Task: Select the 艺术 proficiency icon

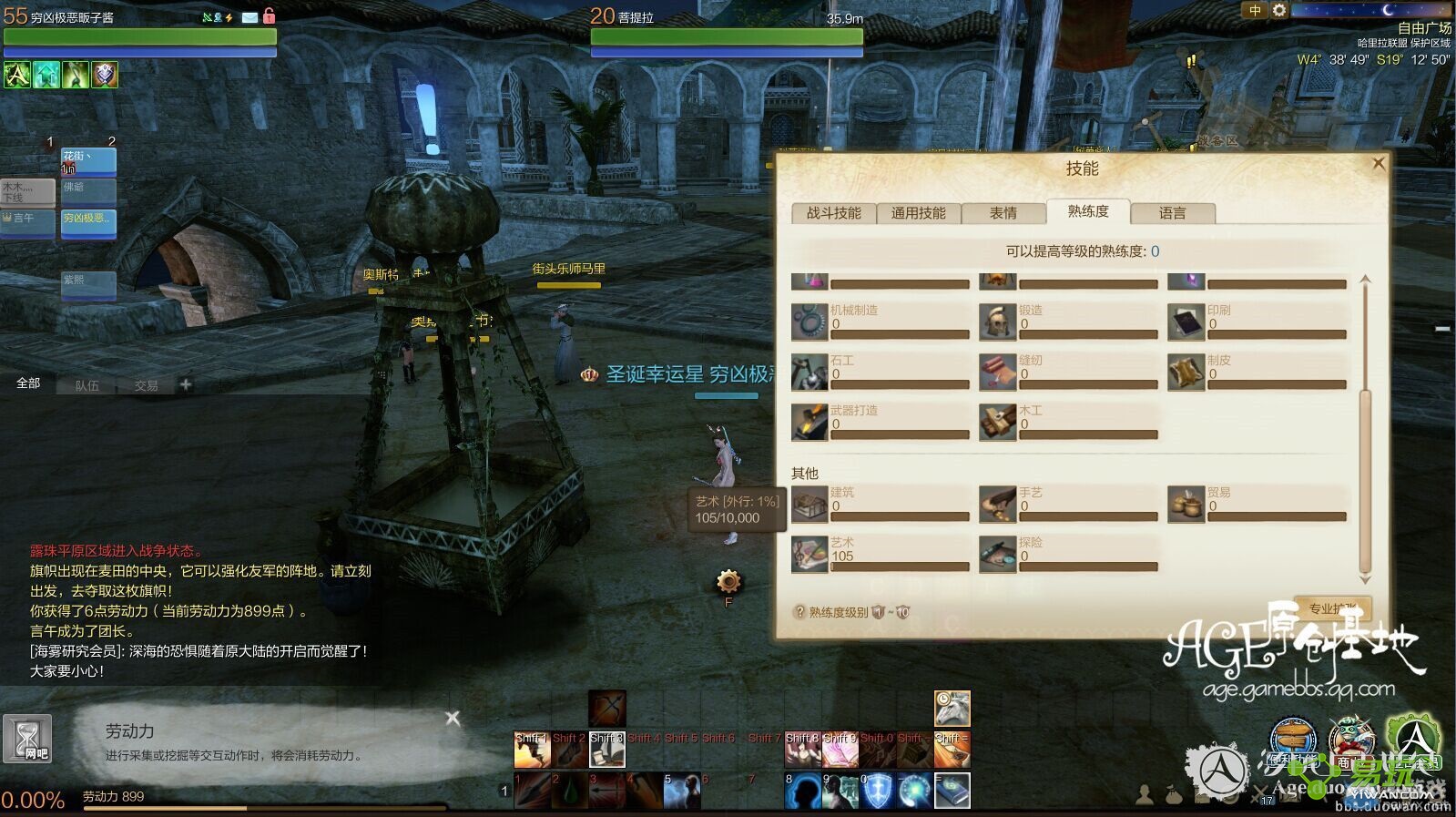Action: 809,554
